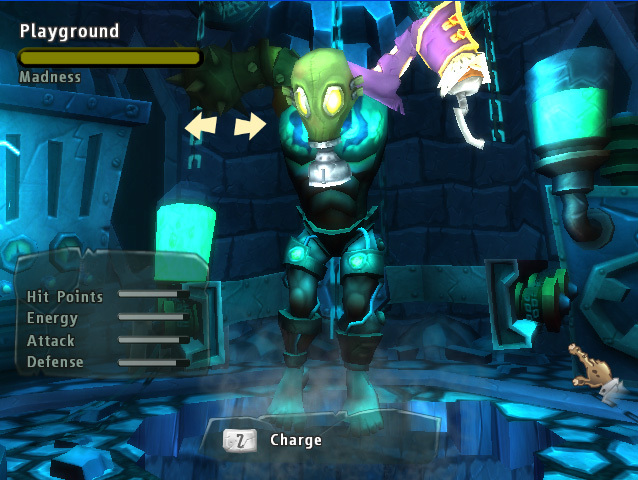Screen dimensions: 638x480
Task: Select the Charge ability label
Action: coord(296,439)
